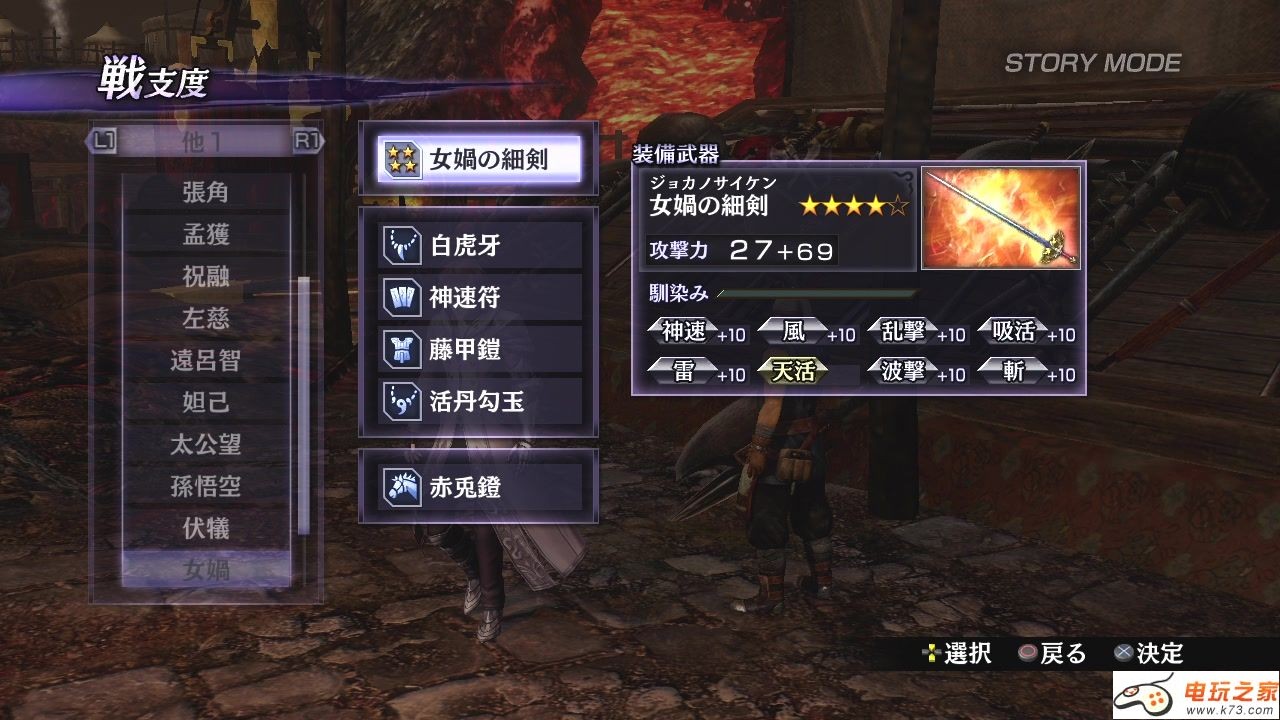Select the 藤甲鎧 armor item

tap(479, 350)
